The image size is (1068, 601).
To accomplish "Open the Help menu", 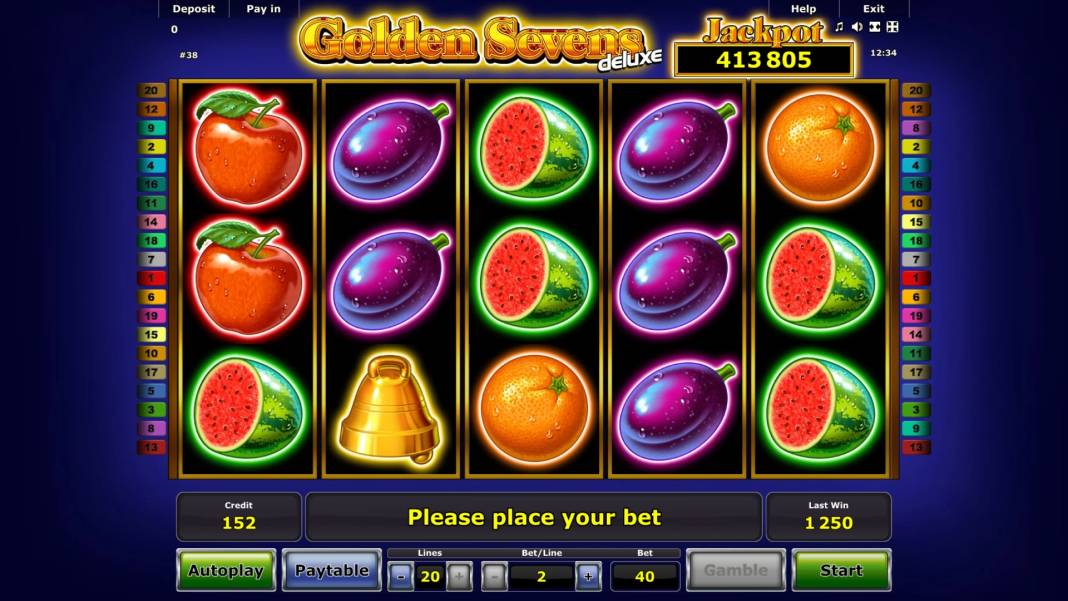I will tap(803, 9).
